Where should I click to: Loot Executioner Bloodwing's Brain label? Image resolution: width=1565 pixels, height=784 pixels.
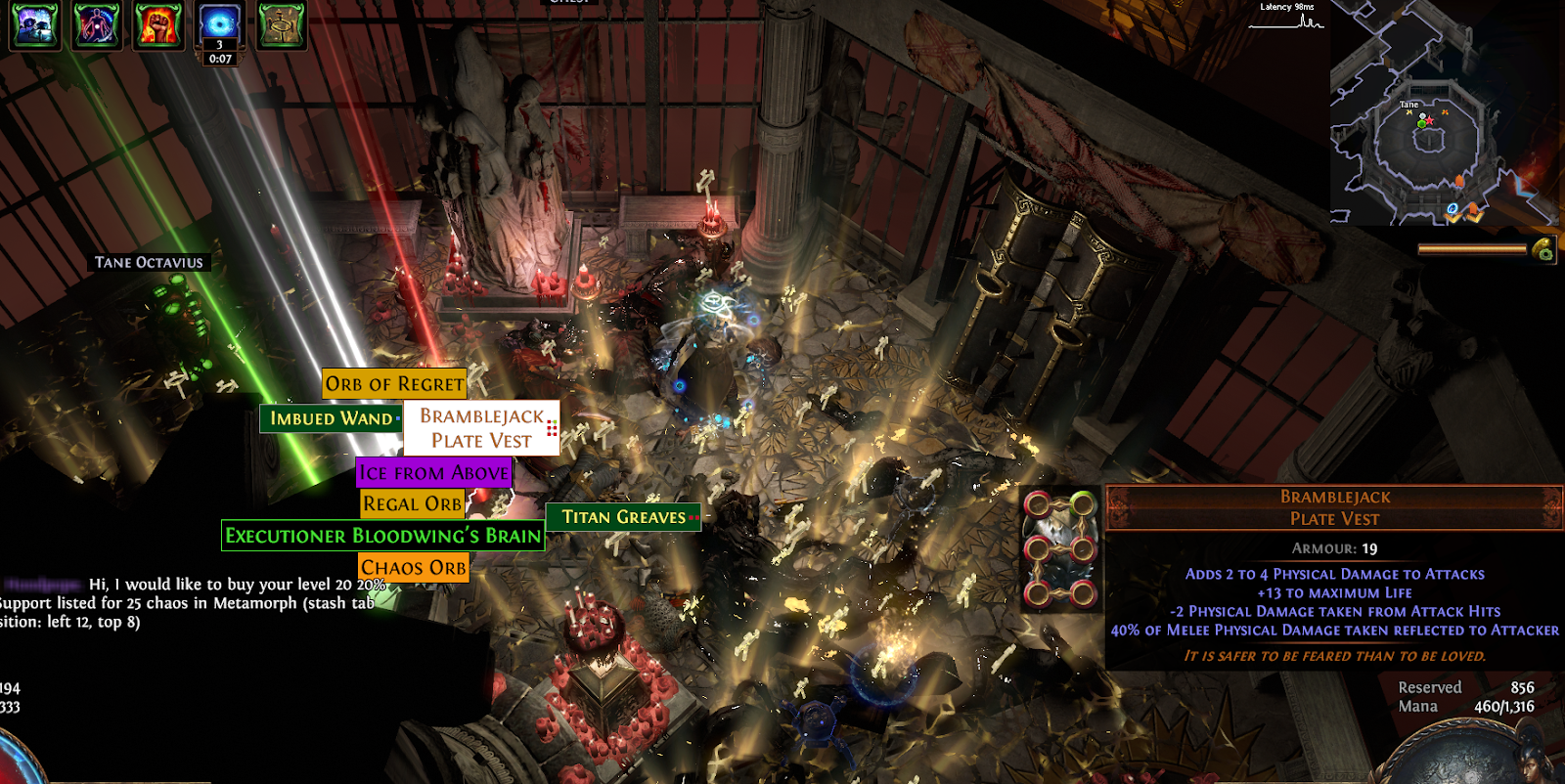(382, 536)
